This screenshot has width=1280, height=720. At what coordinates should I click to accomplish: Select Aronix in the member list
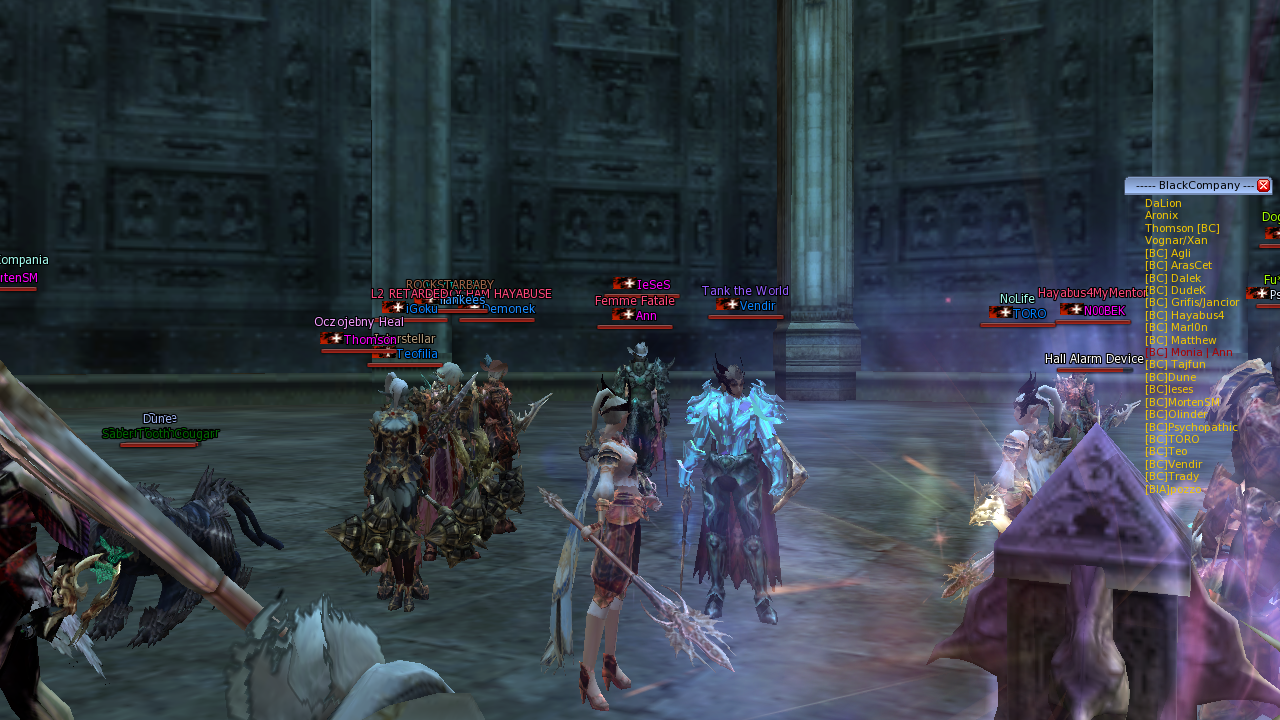tap(1161, 216)
